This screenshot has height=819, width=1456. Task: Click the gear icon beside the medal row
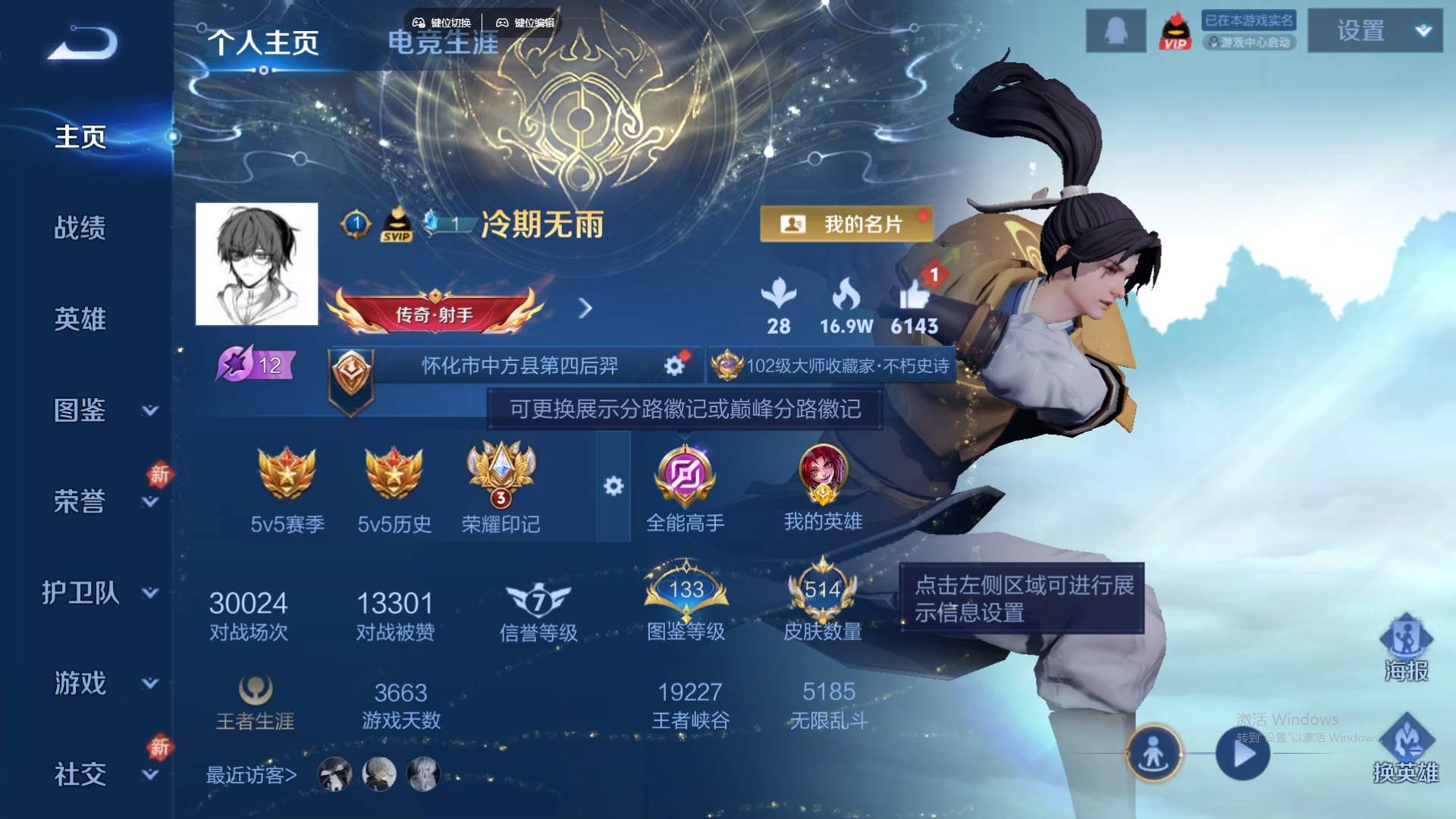pos(613,486)
